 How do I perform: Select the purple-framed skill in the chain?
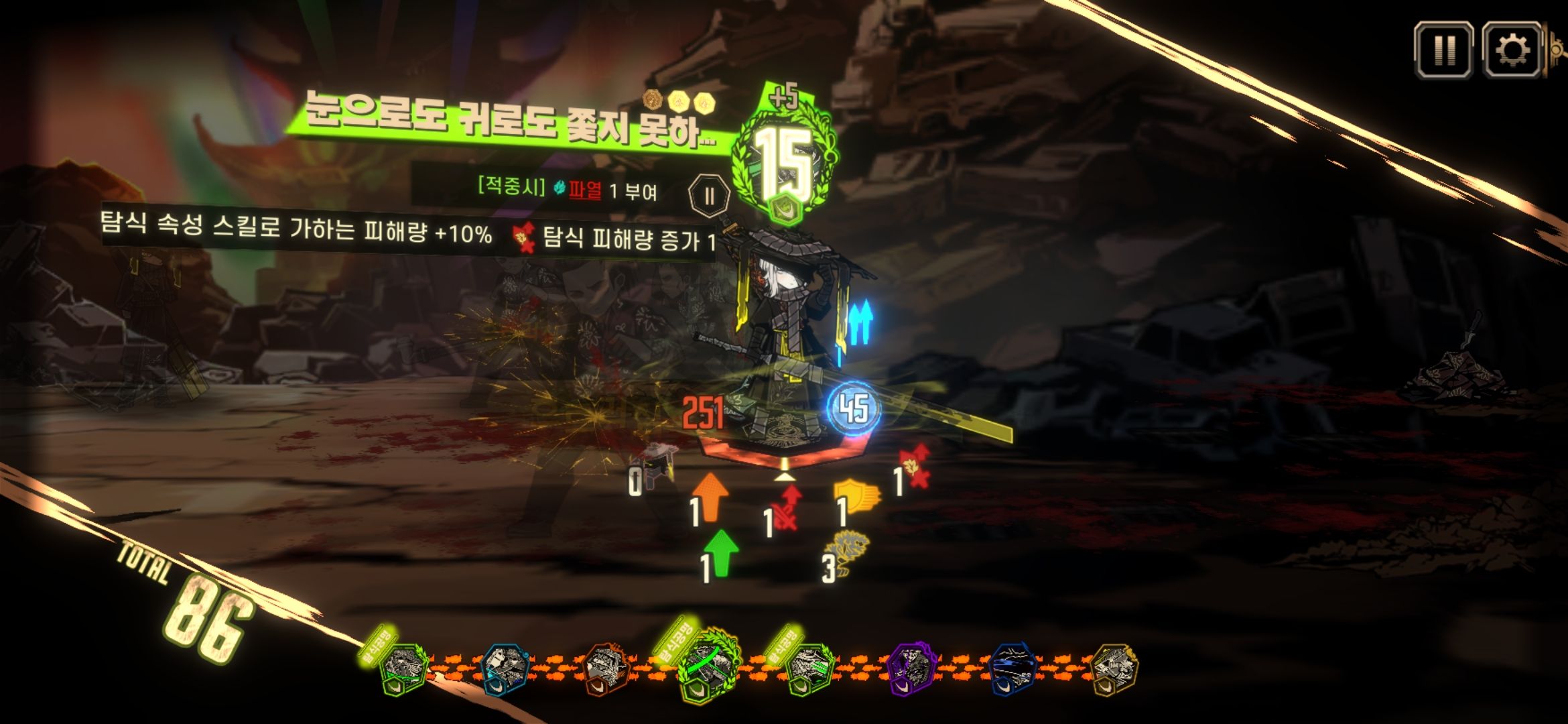point(910,667)
